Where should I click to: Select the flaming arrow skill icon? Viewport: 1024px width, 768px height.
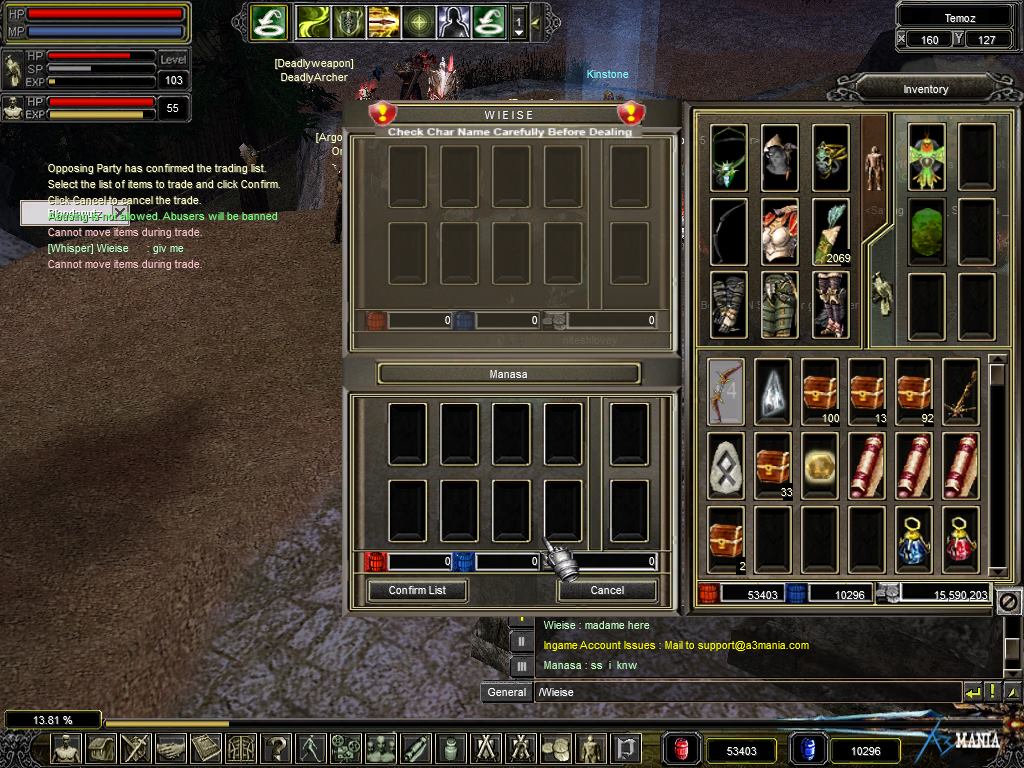pyautogui.click(x=383, y=21)
